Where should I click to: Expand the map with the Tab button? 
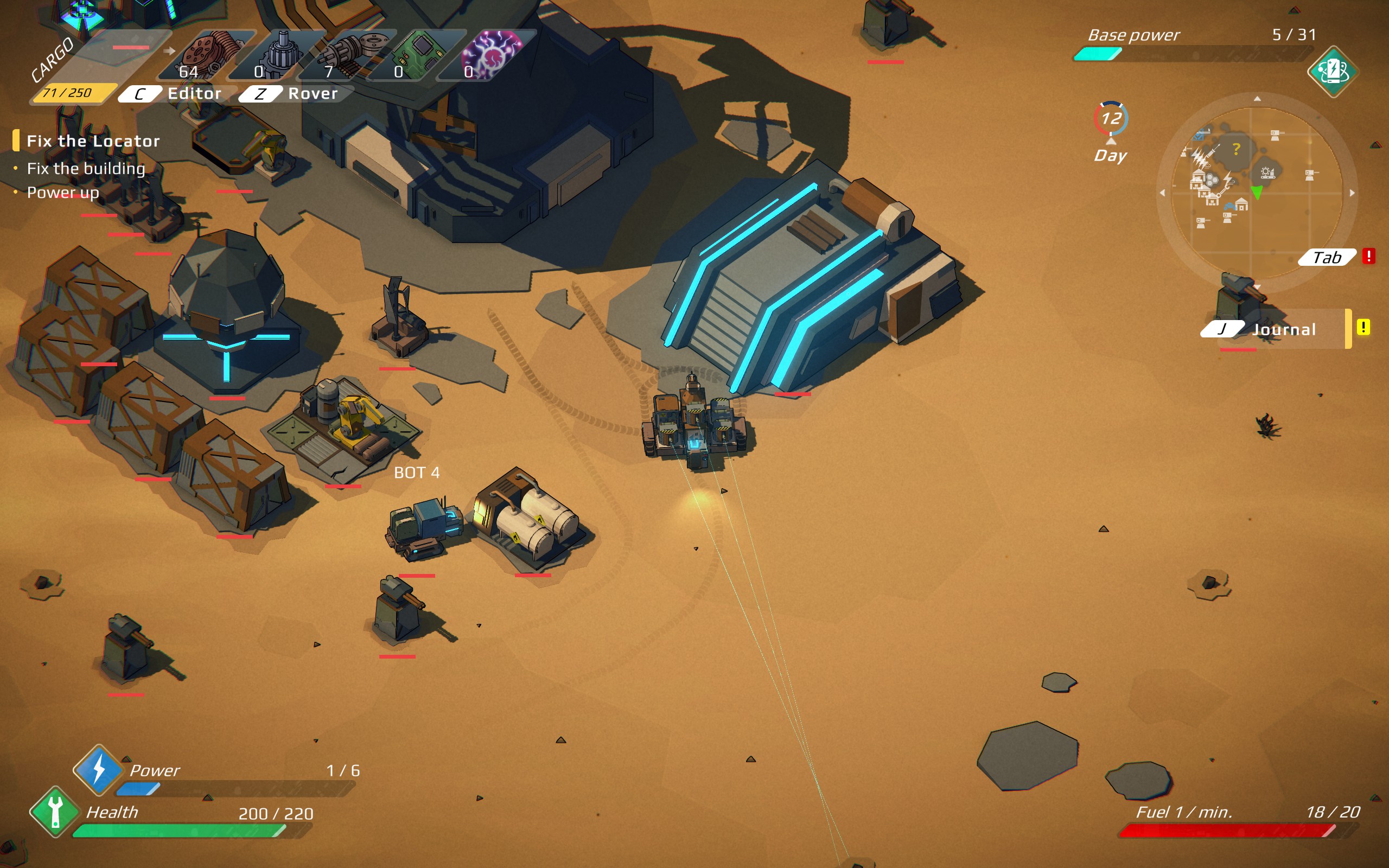1327,257
